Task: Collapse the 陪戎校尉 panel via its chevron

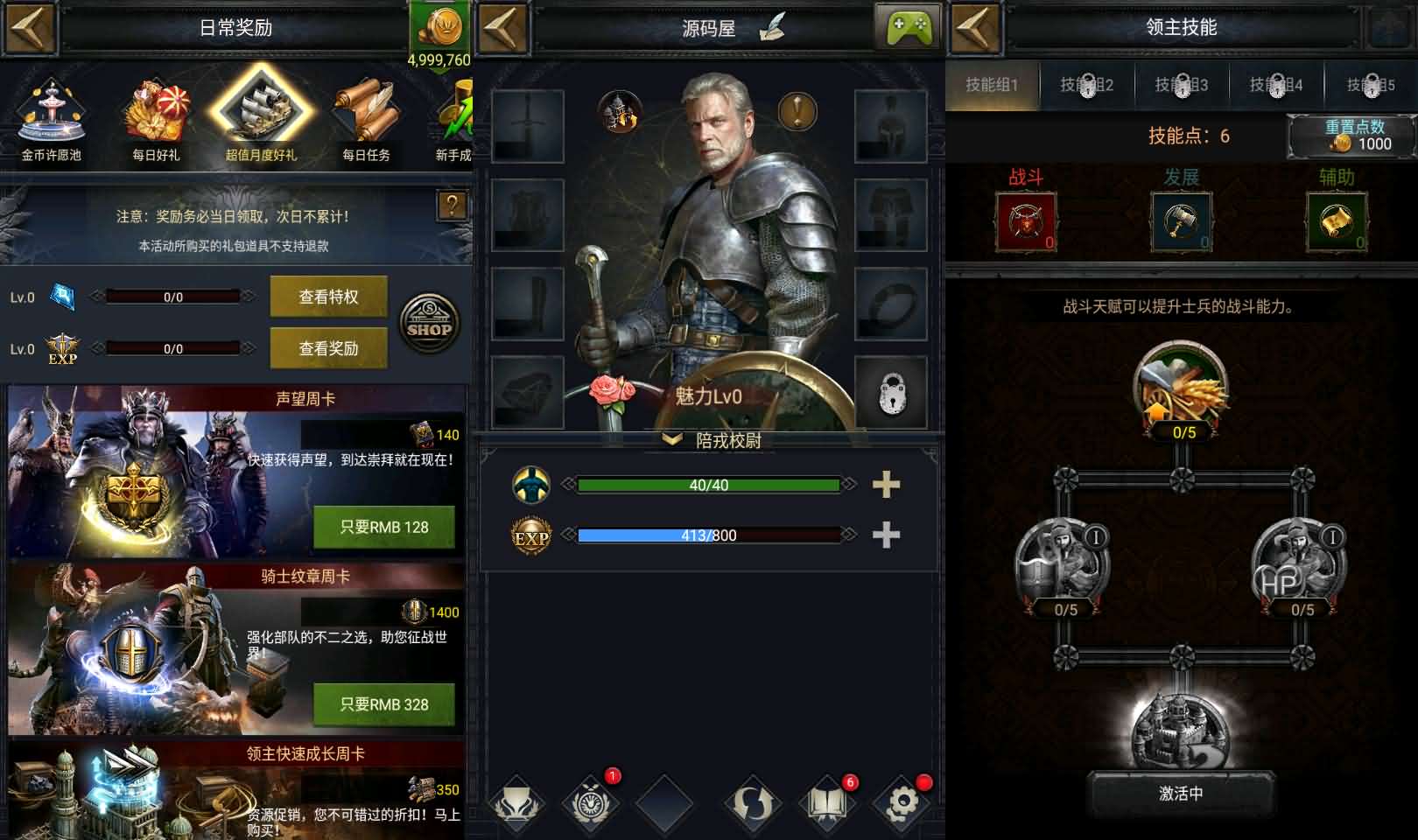Action: tap(671, 440)
